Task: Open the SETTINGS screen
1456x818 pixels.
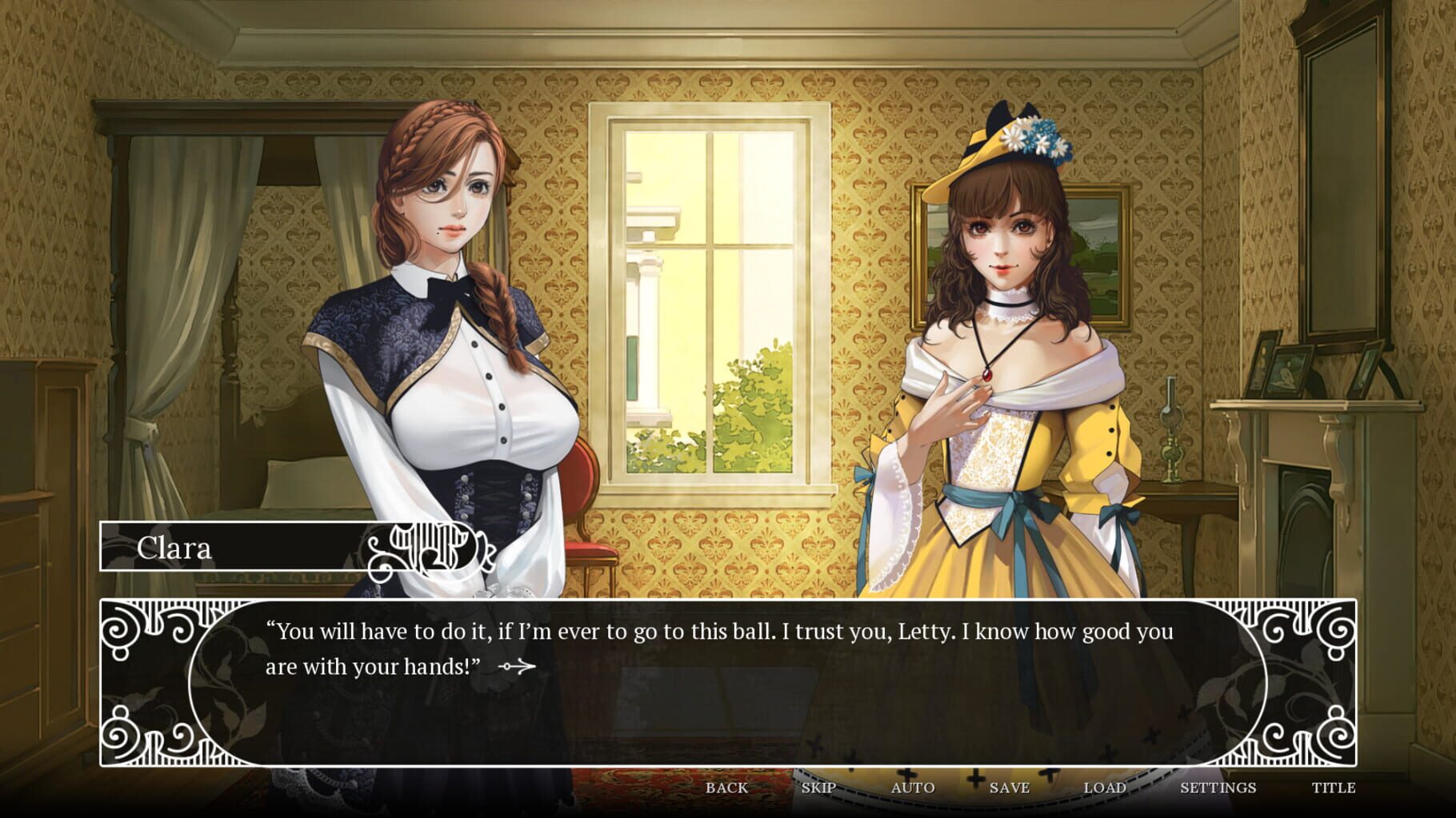Action: tap(1219, 788)
